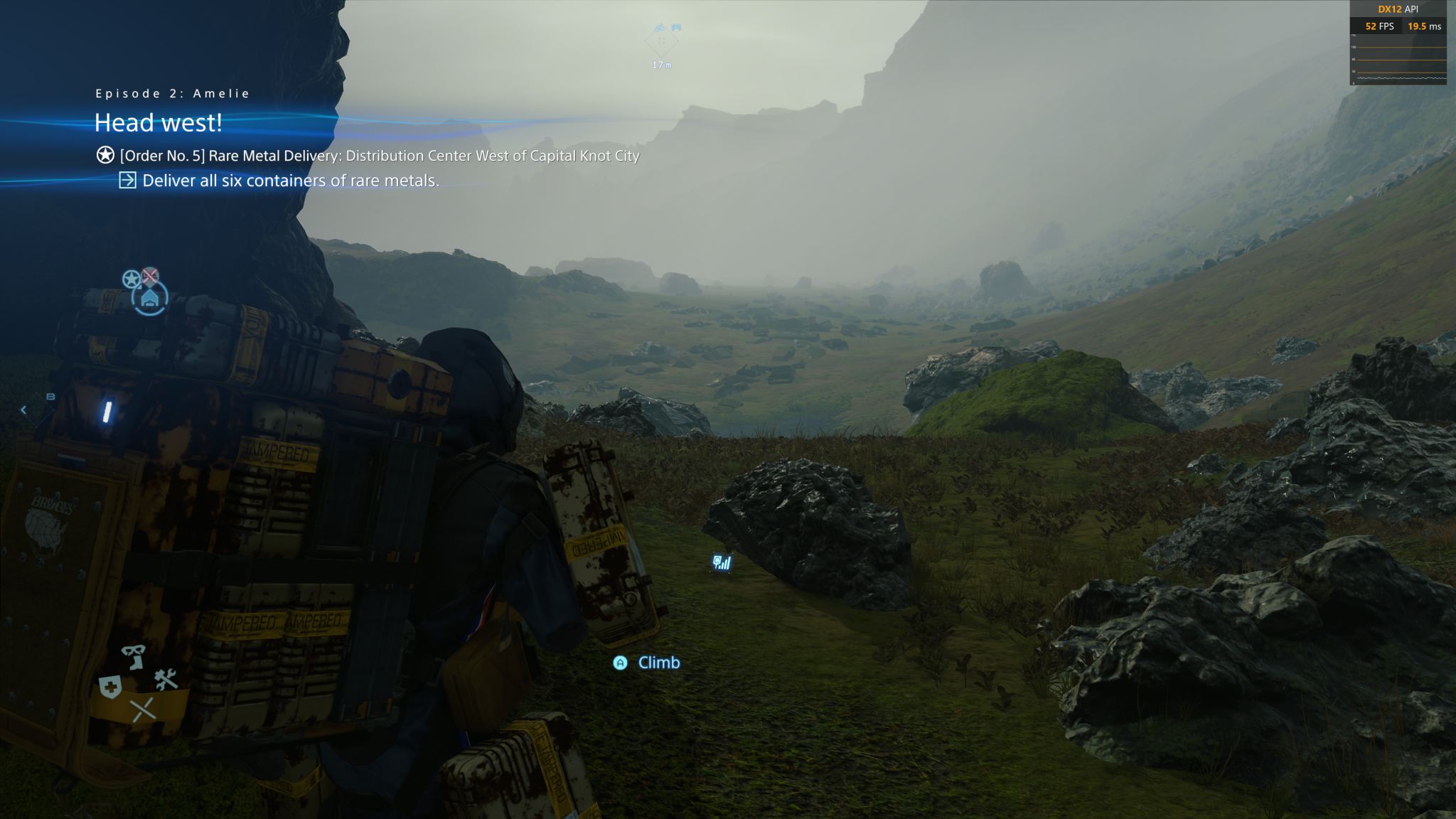
Task: Select the diamond waypoint marker showing 17 m
Action: (661, 41)
